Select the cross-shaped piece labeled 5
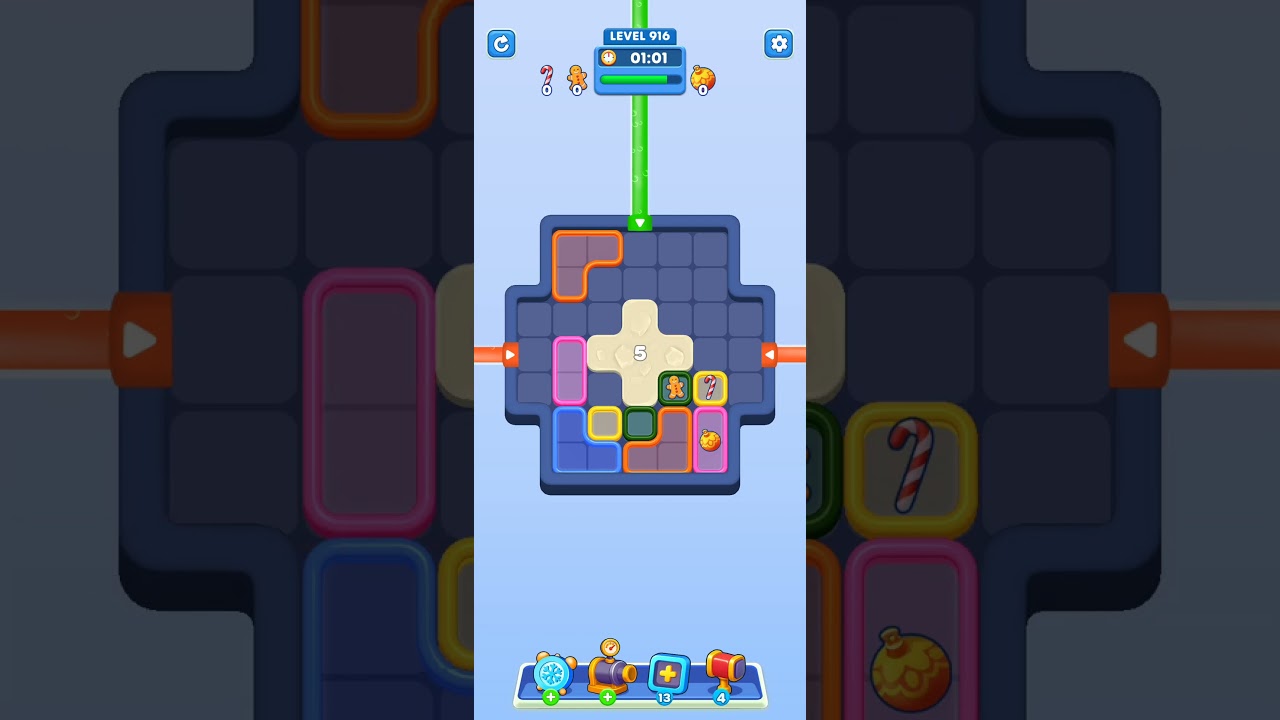Viewport: 1280px width, 720px height. 641,353
